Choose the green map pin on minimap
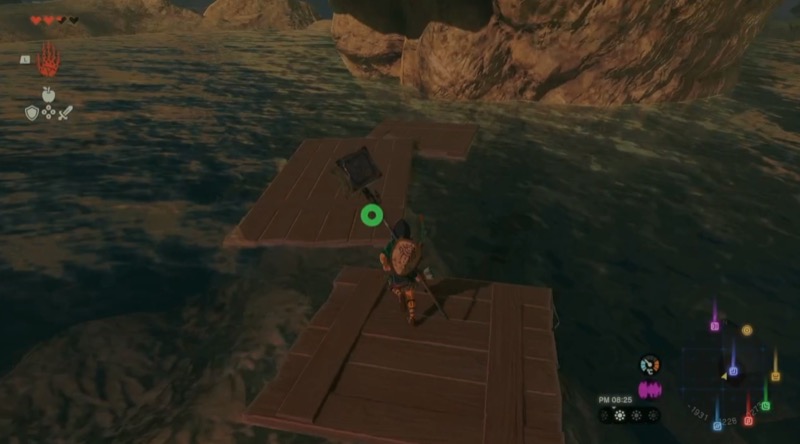800x444 pixels. click(x=765, y=405)
